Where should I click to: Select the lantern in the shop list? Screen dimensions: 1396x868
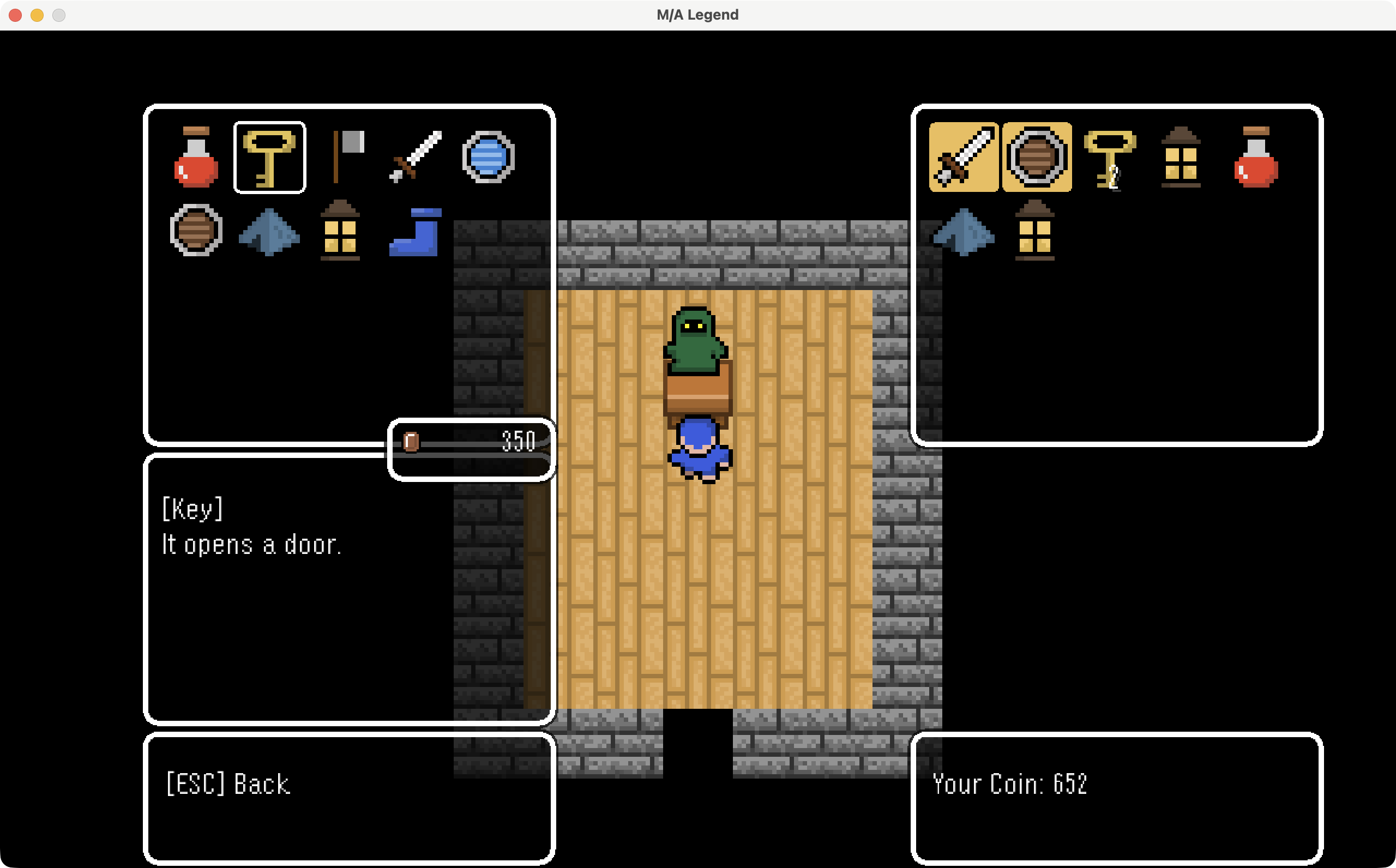340,230
